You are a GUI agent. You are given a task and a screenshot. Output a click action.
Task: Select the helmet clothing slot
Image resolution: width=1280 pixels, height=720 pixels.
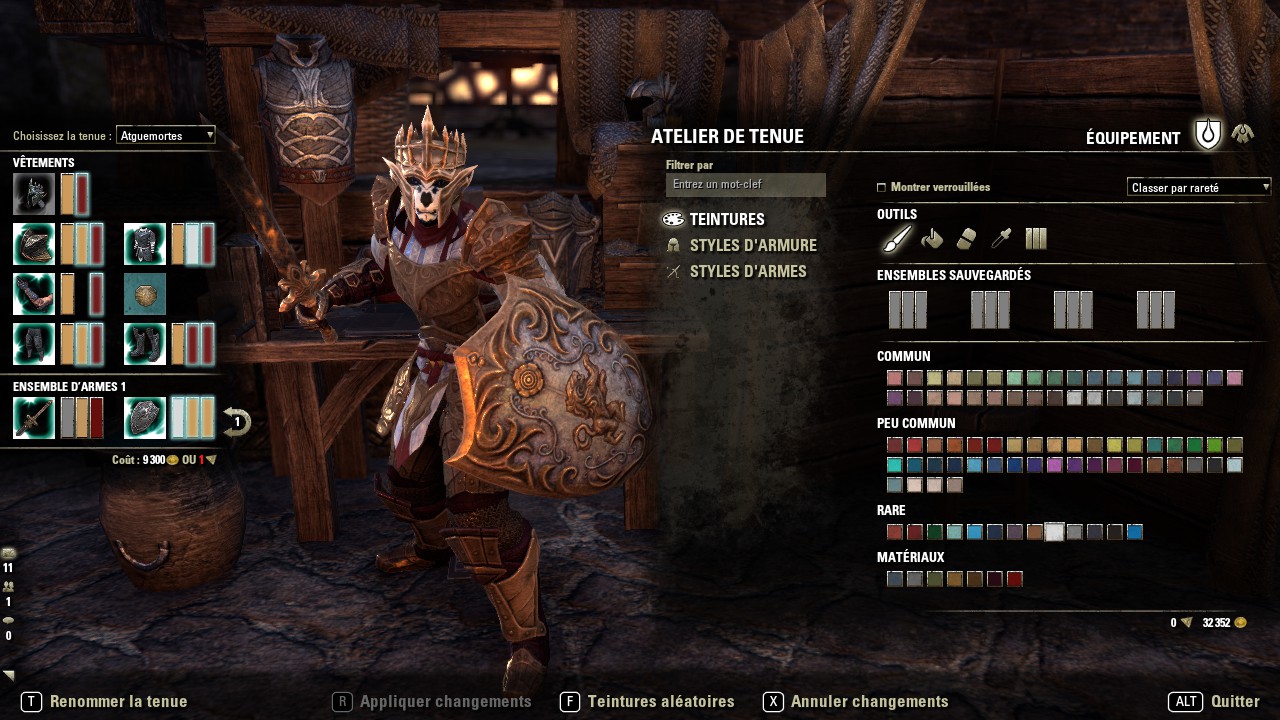click(34, 194)
